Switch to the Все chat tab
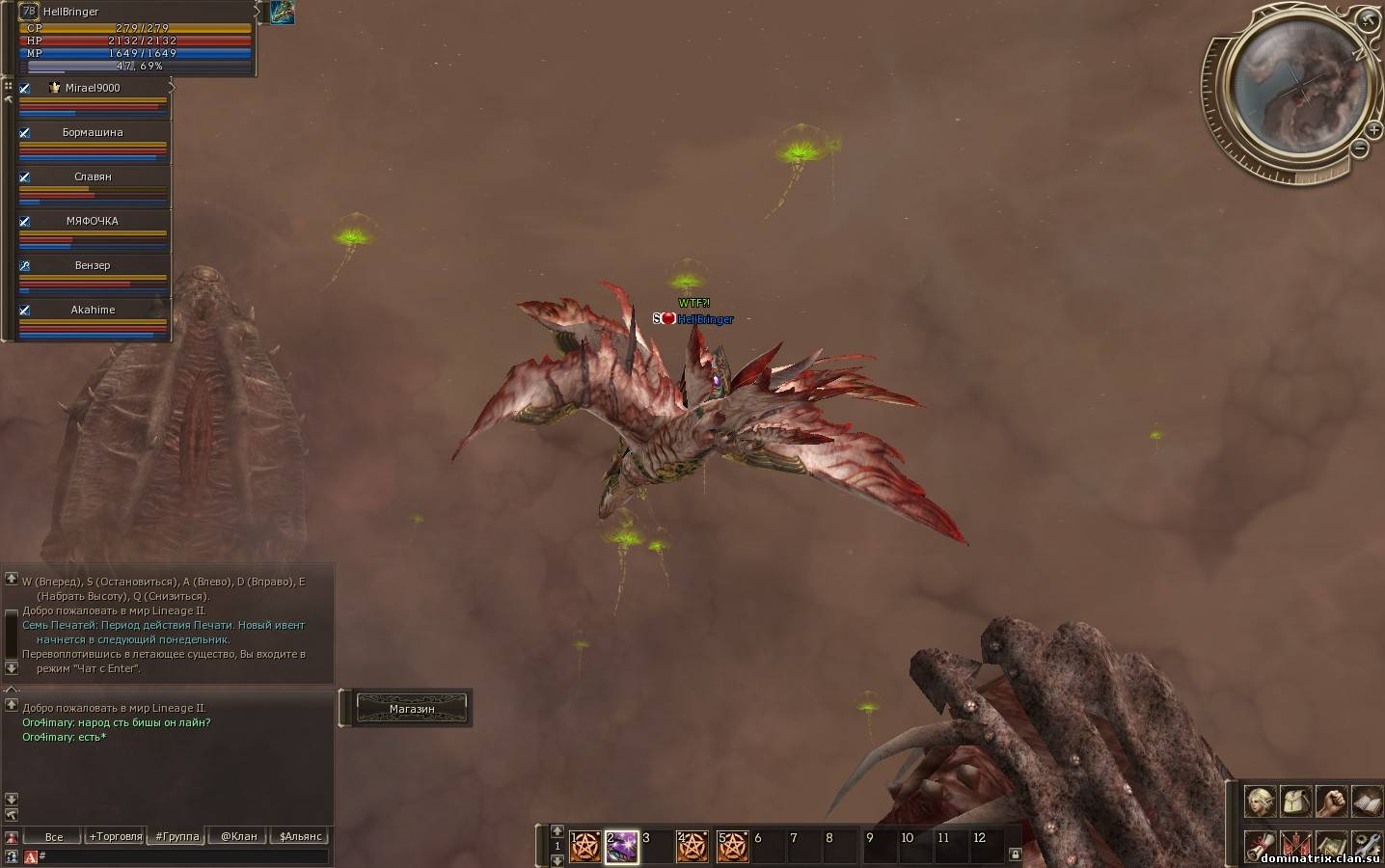1385x868 pixels. (54, 836)
